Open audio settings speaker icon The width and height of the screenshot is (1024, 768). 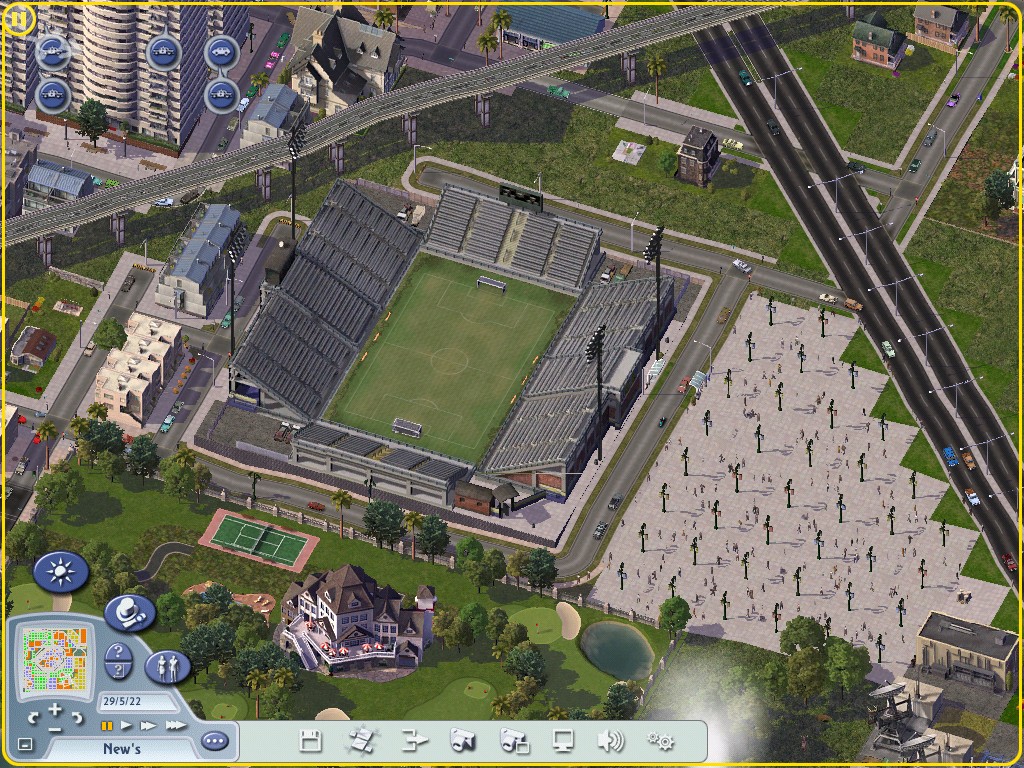click(x=610, y=741)
